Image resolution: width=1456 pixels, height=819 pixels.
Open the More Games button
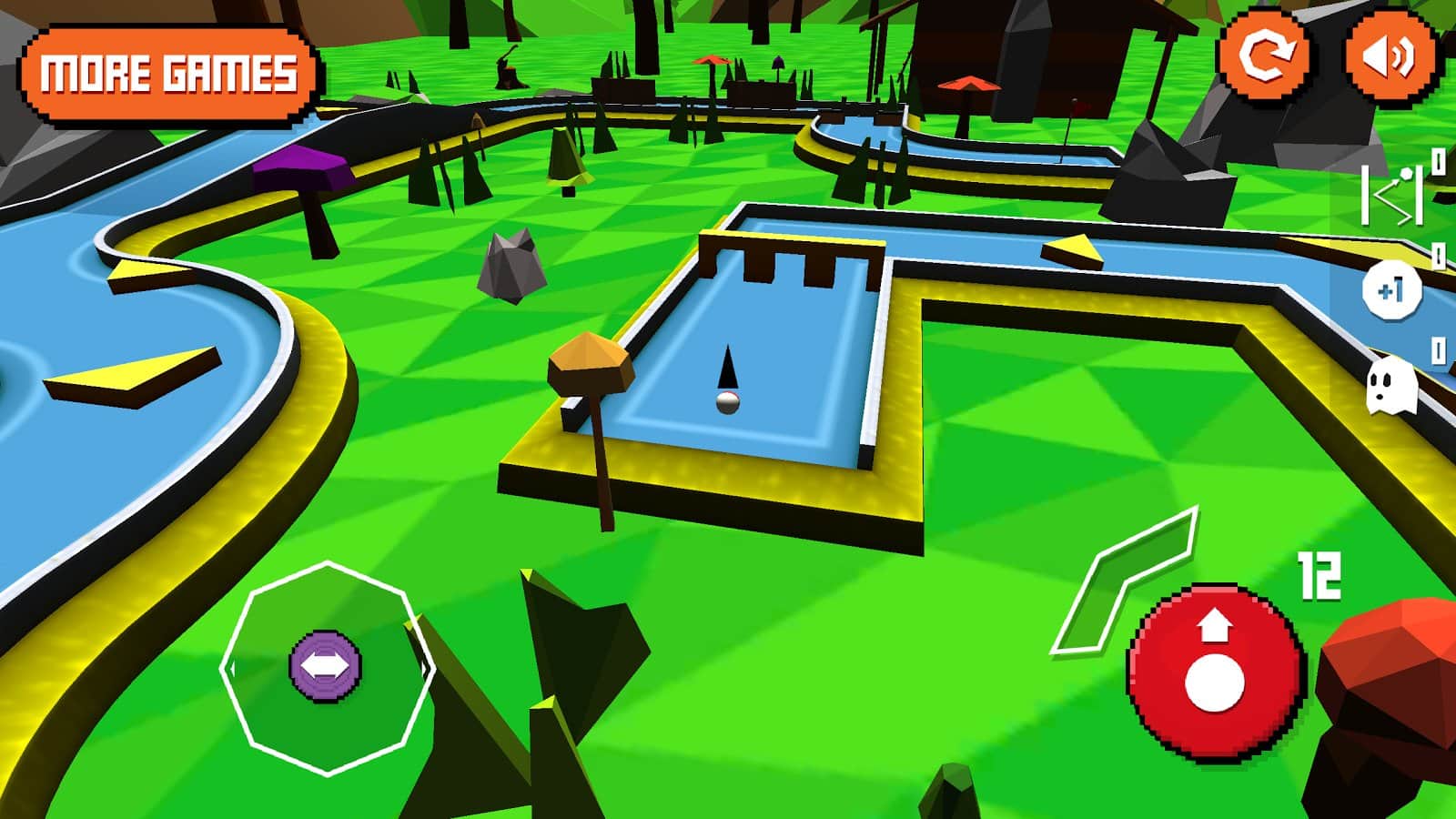(169, 75)
